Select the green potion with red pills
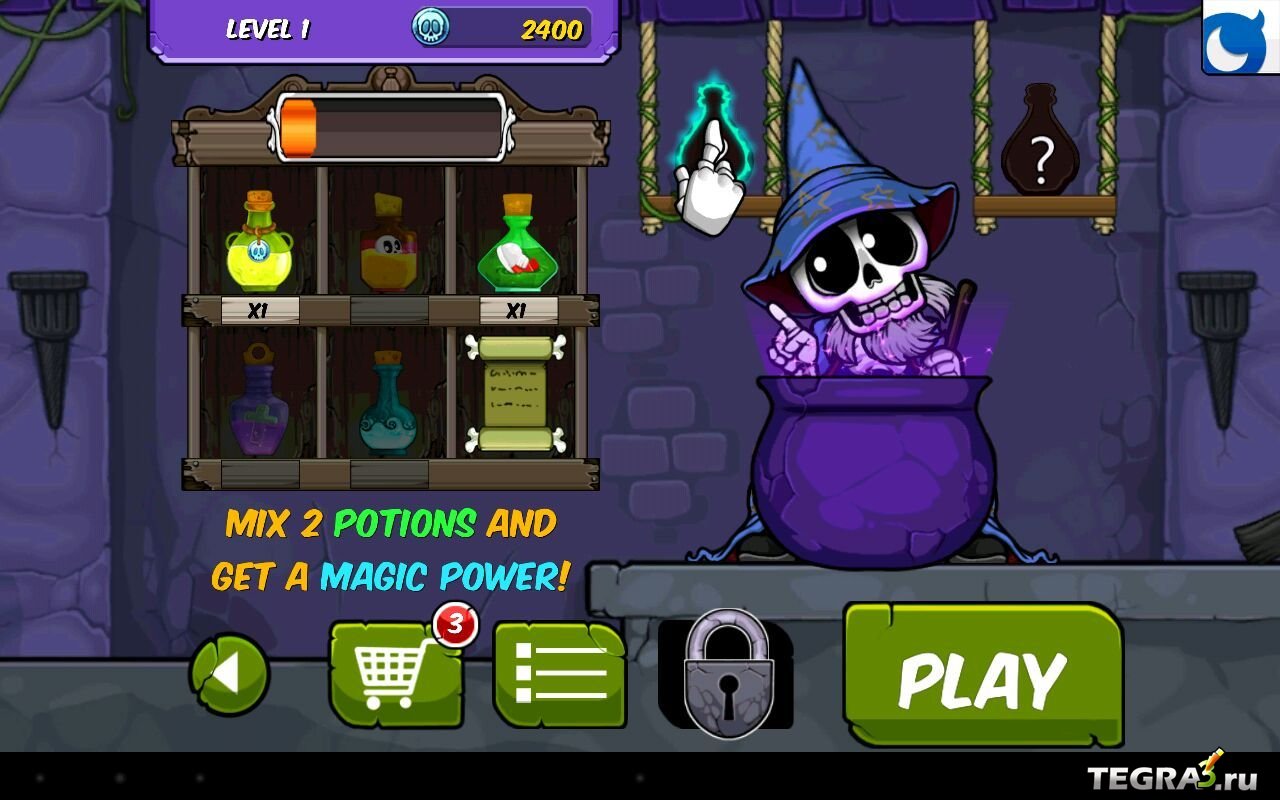The image size is (1280, 800). pyautogui.click(x=516, y=245)
